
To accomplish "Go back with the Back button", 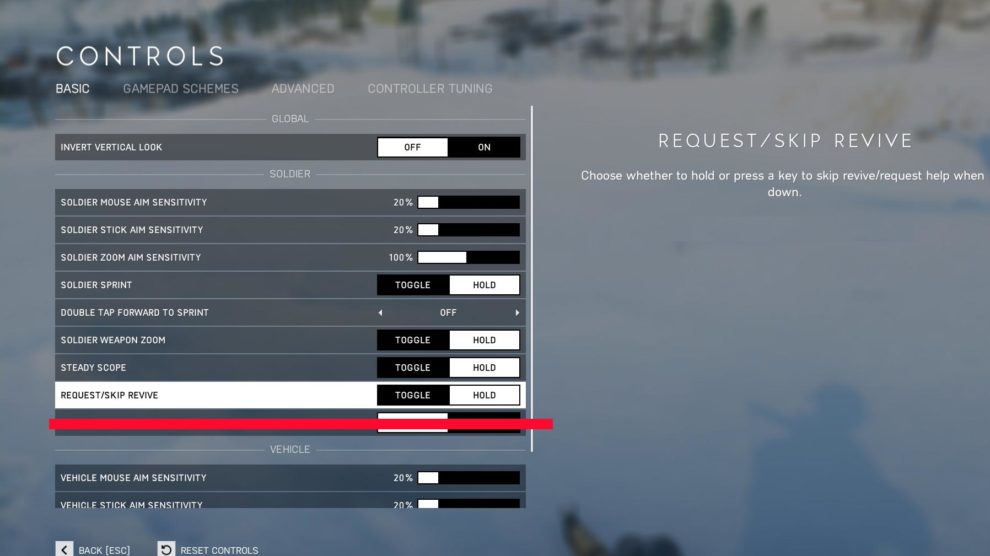I will point(93,550).
